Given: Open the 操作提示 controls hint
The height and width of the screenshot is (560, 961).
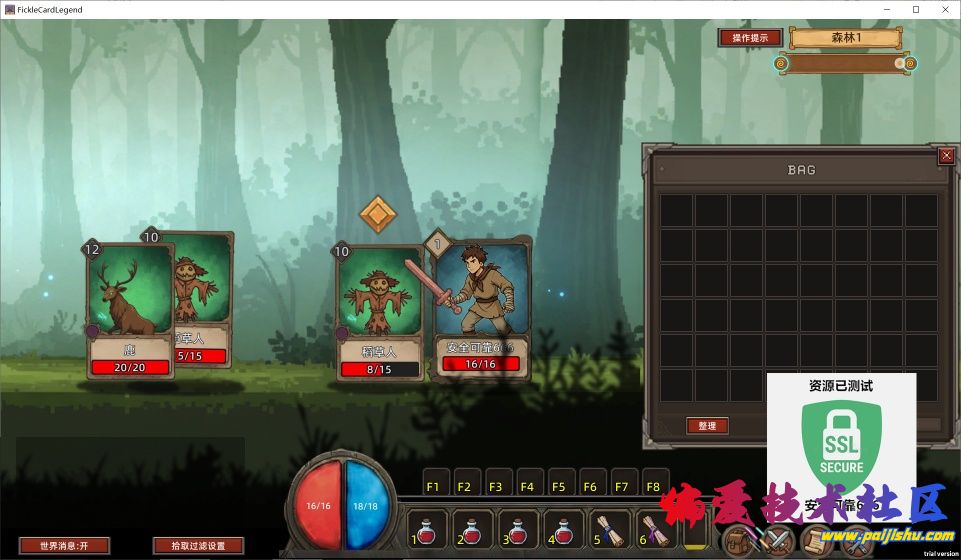Looking at the screenshot, I should [750, 38].
